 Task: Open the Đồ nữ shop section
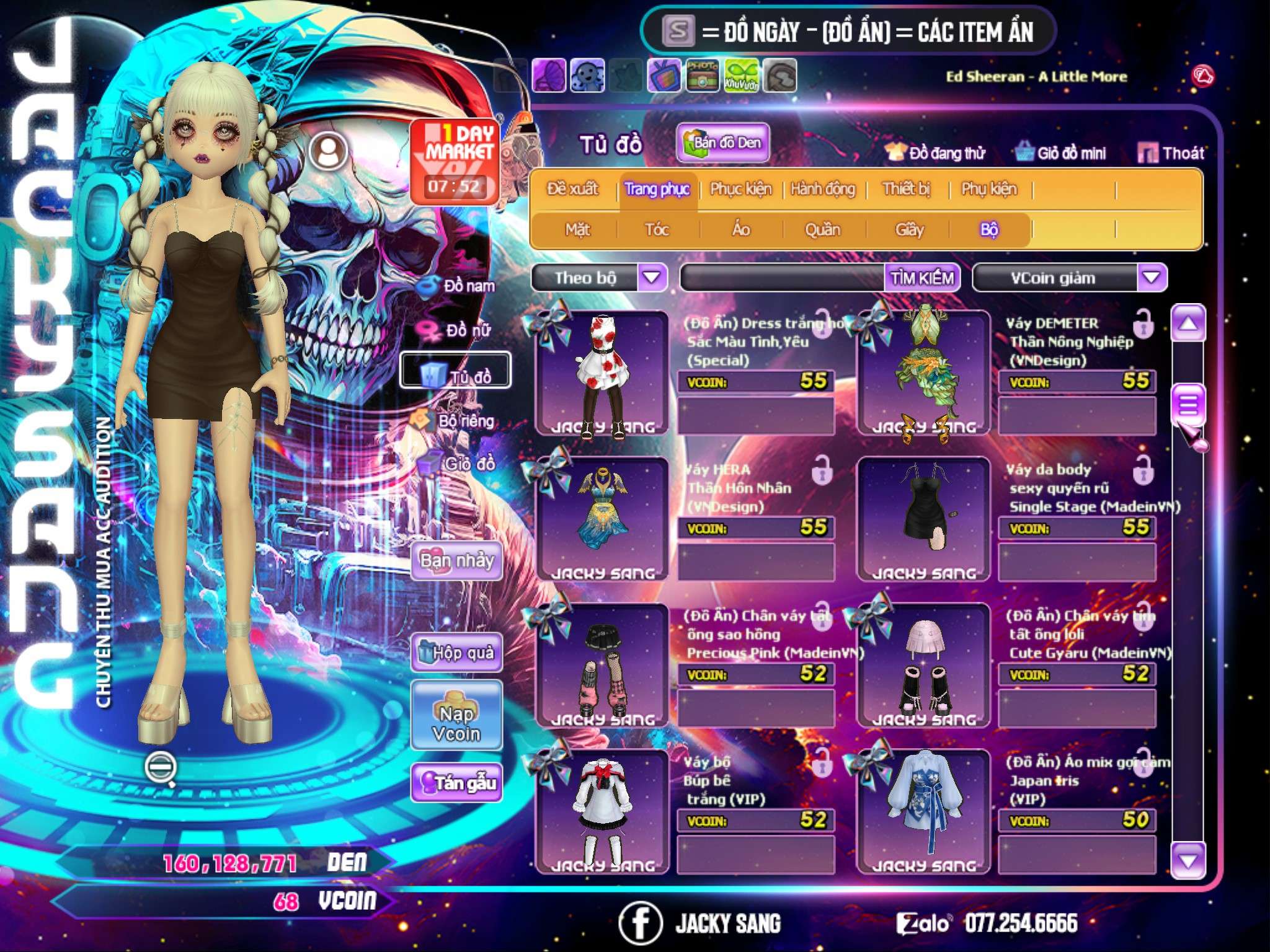[x=457, y=330]
